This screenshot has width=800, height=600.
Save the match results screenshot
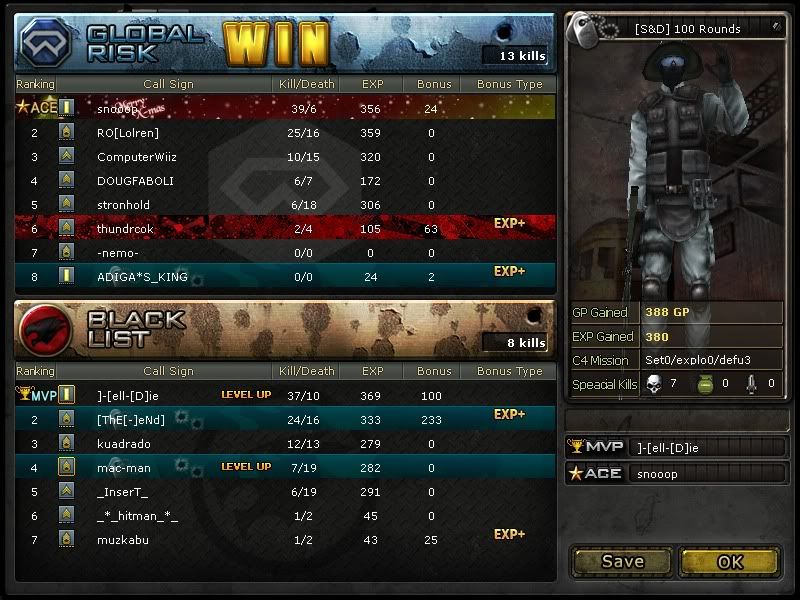pos(622,561)
